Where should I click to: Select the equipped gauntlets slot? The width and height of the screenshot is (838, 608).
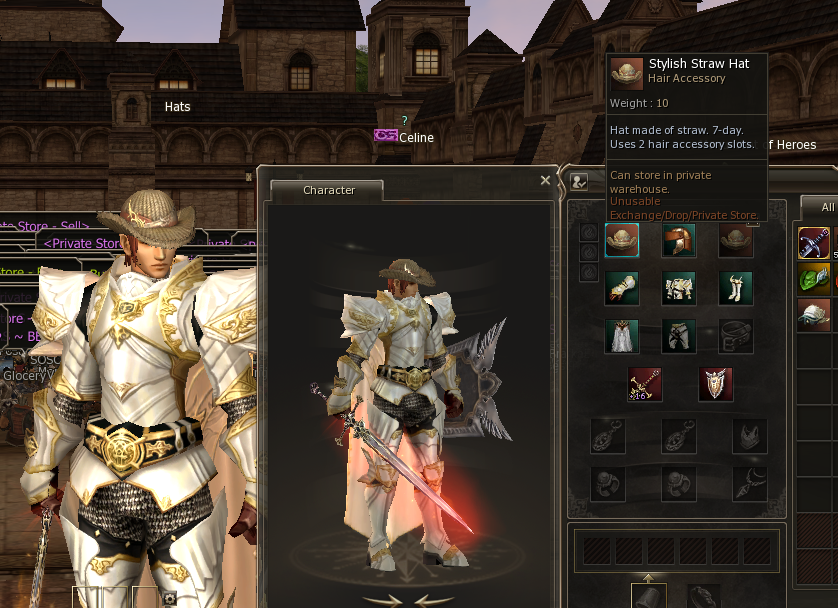pyautogui.click(x=622, y=288)
